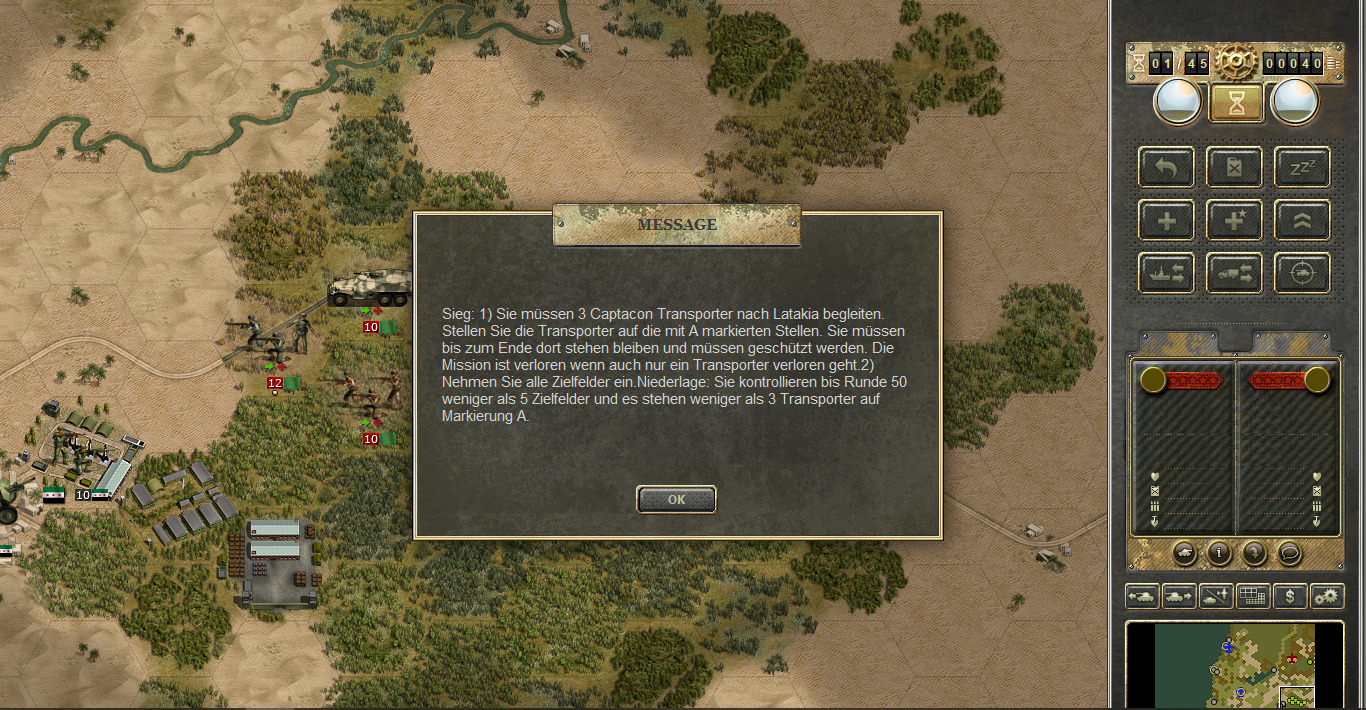The height and width of the screenshot is (710, 1366).
Task: Open the purchase screen with the dollar button
Action: pyautogui.click(x=1290, y=596)
